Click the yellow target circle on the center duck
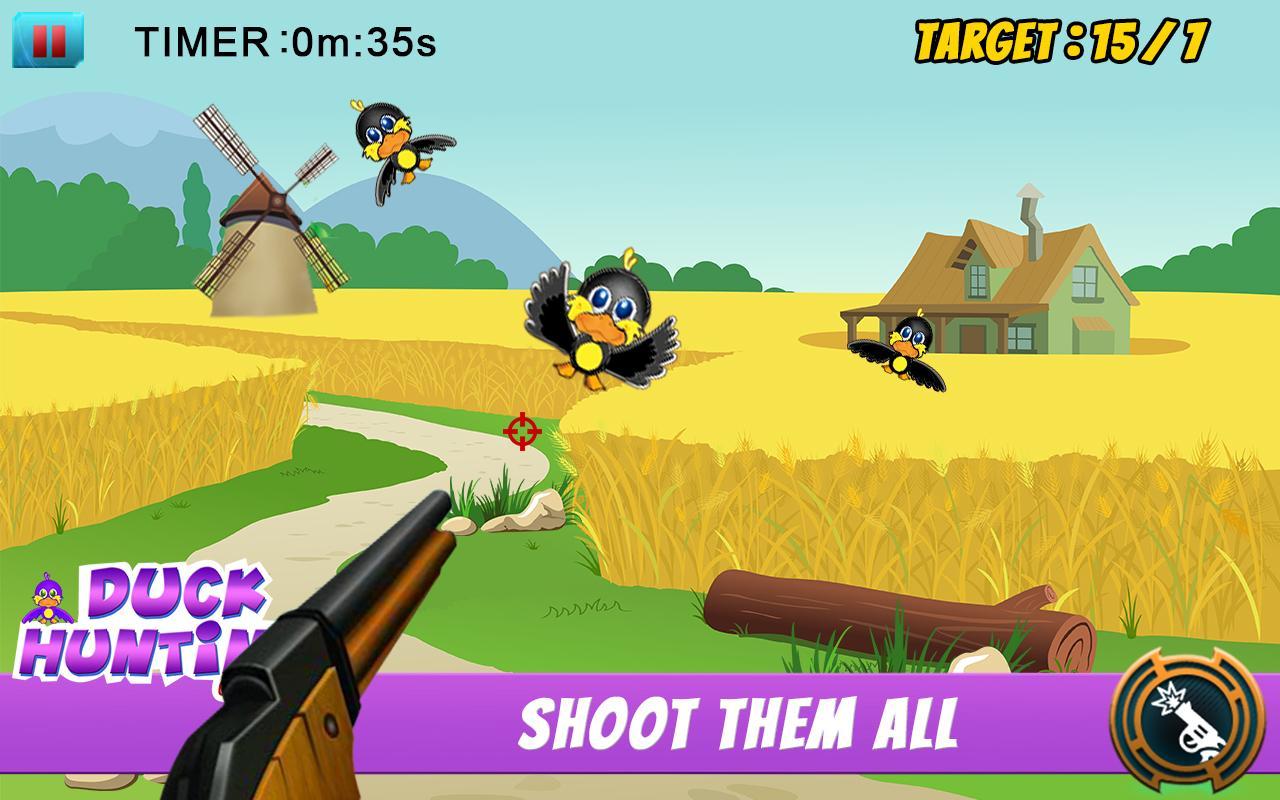The height and width of the screenshot is (800, 1280). pyautogui.click(x=587, y=355)
